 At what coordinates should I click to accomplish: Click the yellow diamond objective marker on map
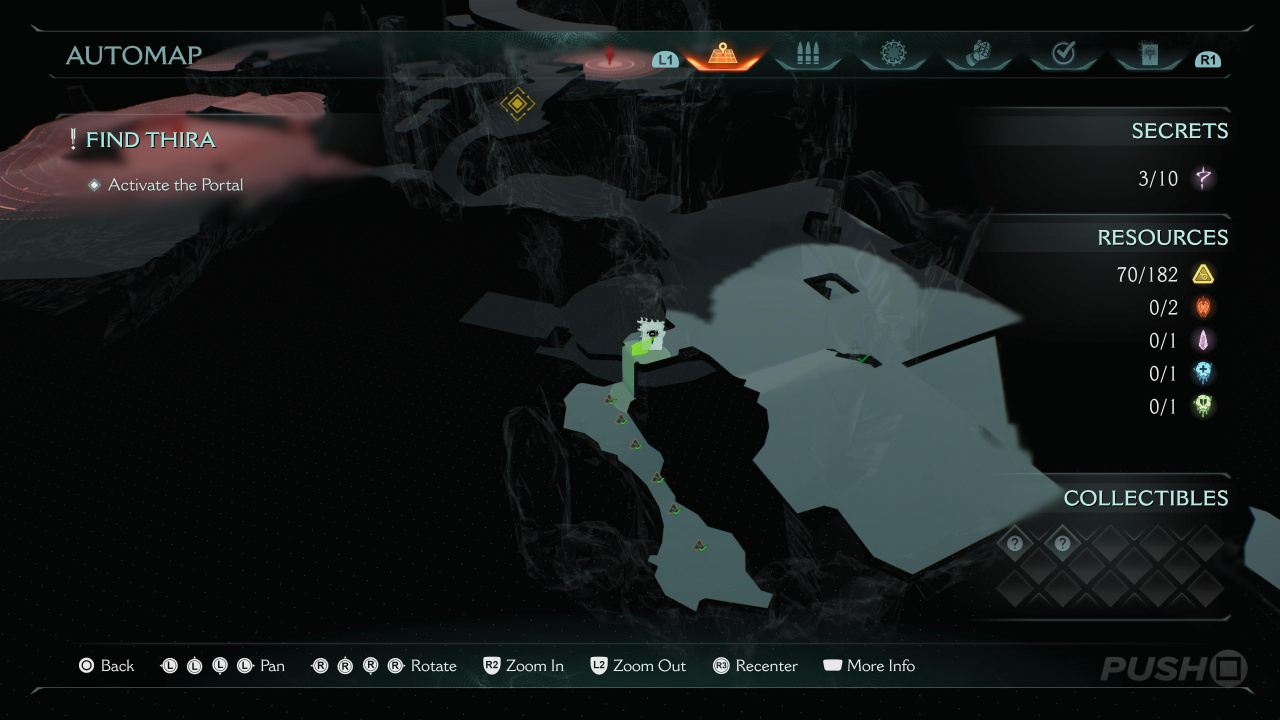[517, 103]
